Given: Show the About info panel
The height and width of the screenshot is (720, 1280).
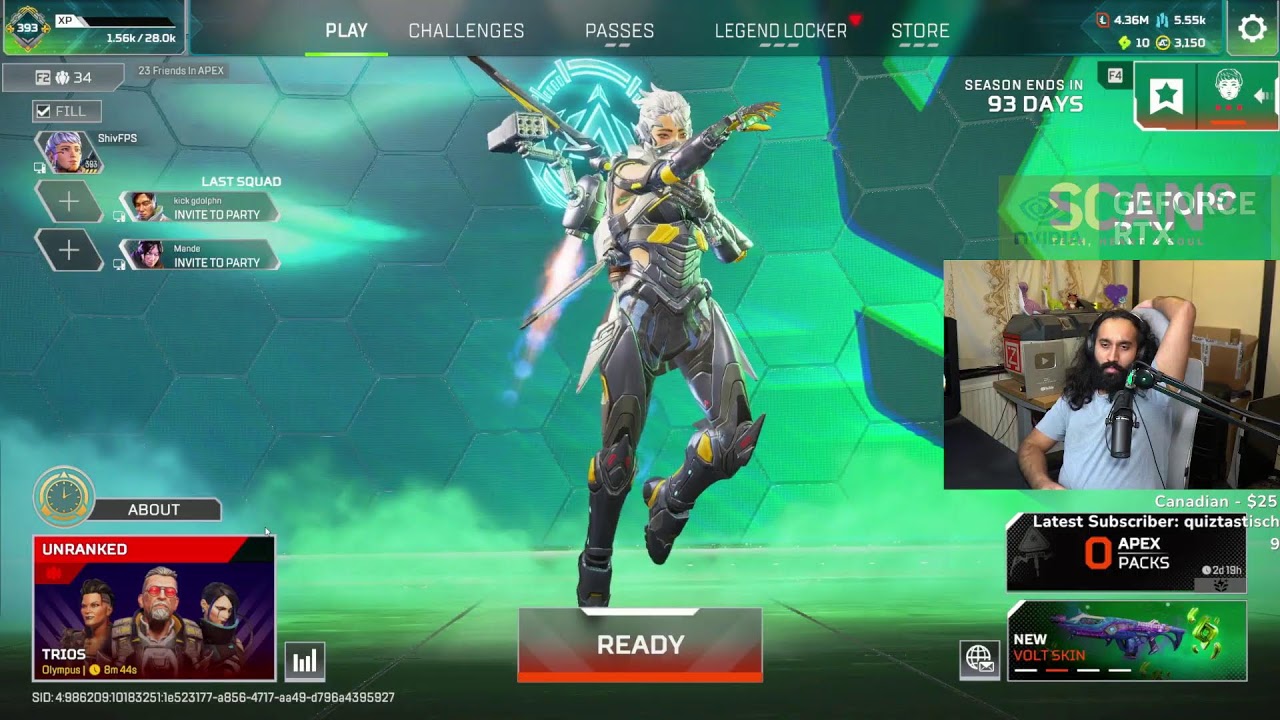Looking at the screenshot, I should point(153,510).
